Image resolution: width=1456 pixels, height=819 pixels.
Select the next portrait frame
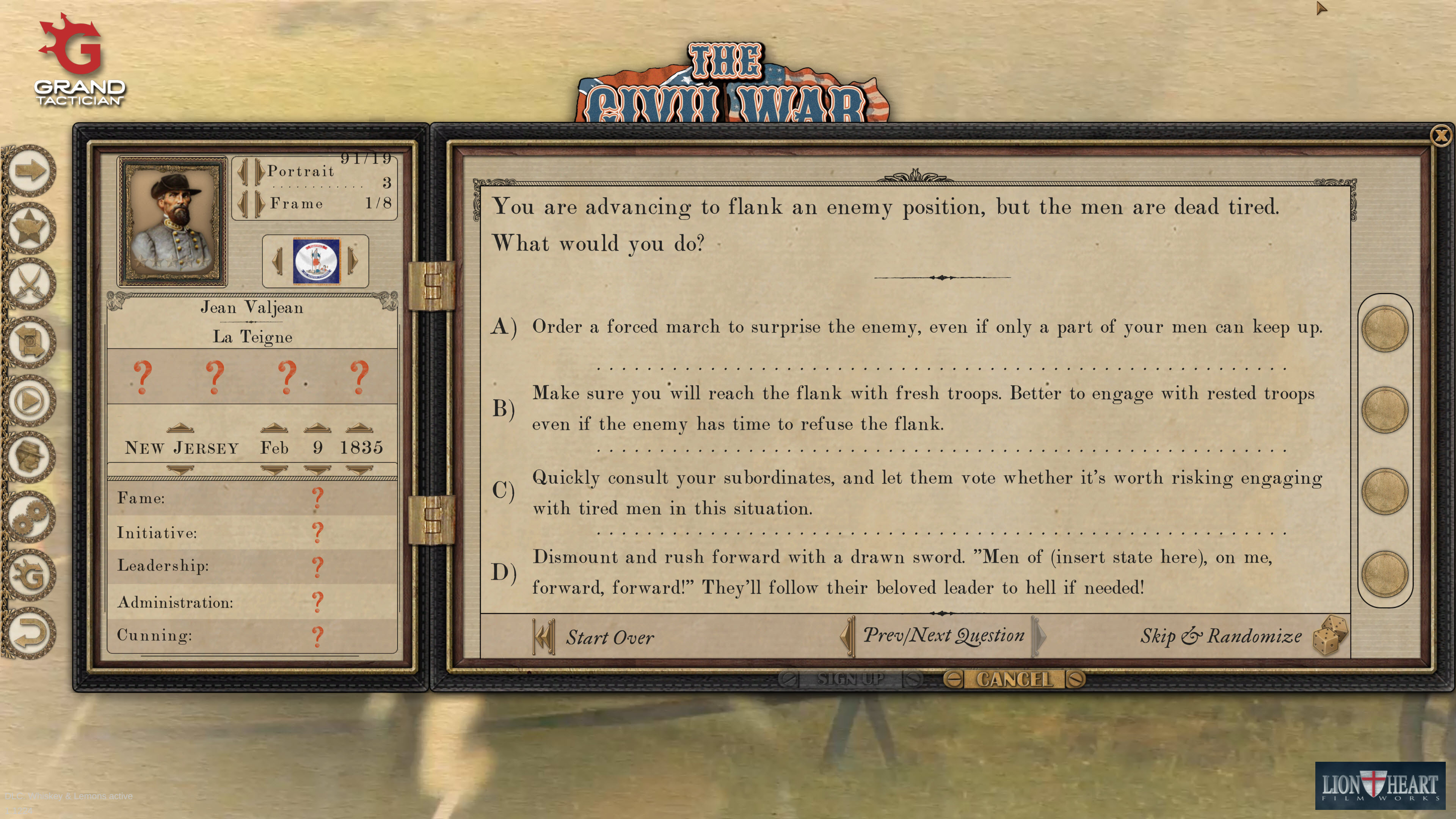tap(259, 204)
